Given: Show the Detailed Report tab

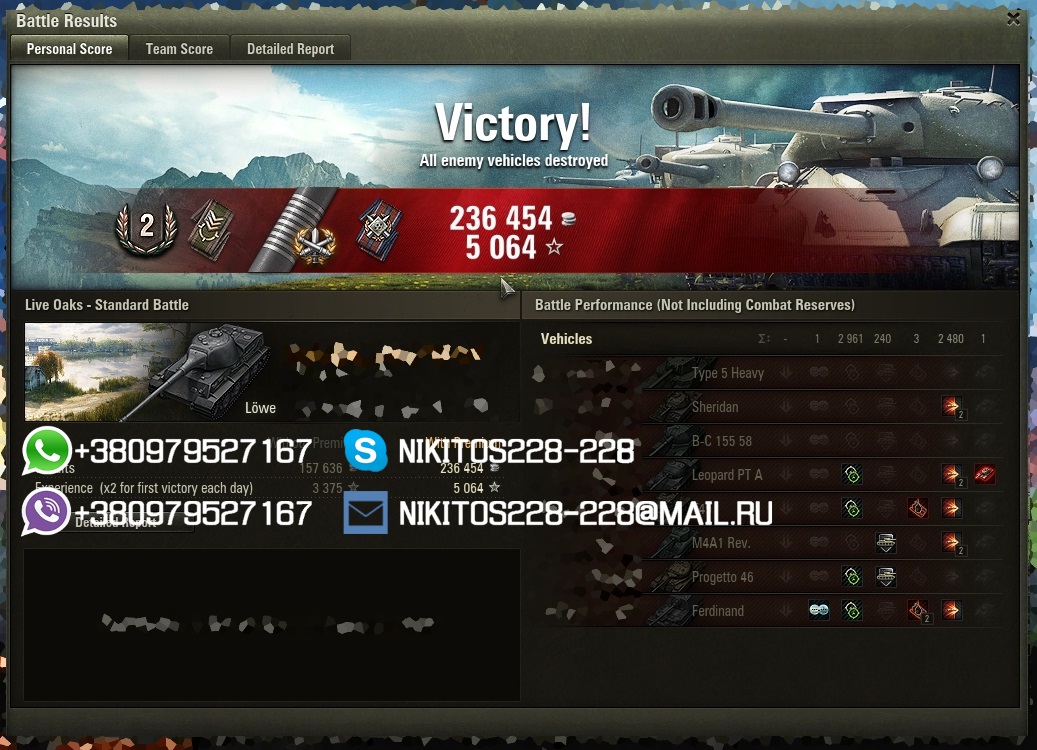Looking at the screenshot, I should [x=291, y=49].
